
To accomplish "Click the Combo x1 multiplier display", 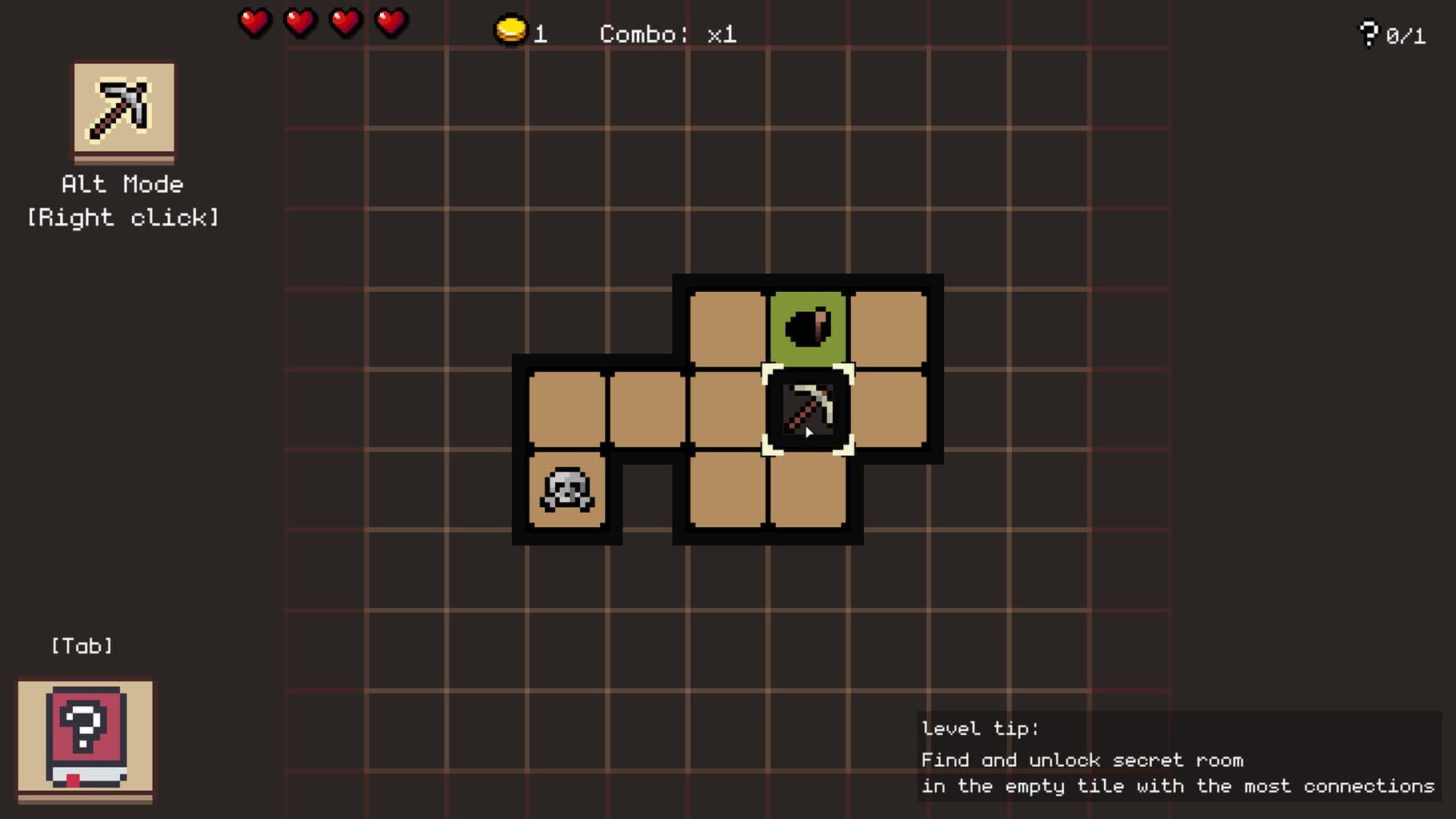I will [668, 33].
